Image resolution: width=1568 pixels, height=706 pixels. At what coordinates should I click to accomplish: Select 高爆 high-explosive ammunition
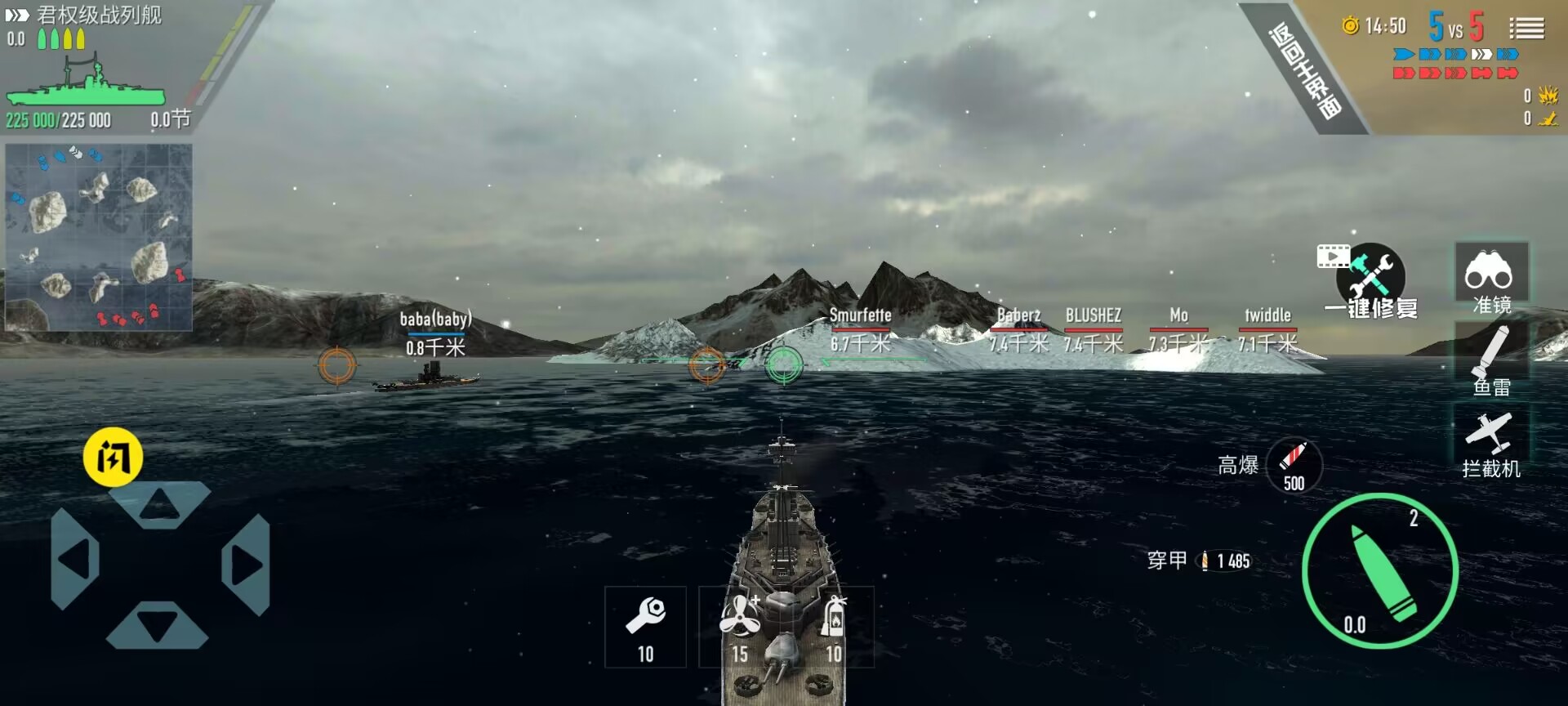pyautogui.click(x=1294, y=466)
